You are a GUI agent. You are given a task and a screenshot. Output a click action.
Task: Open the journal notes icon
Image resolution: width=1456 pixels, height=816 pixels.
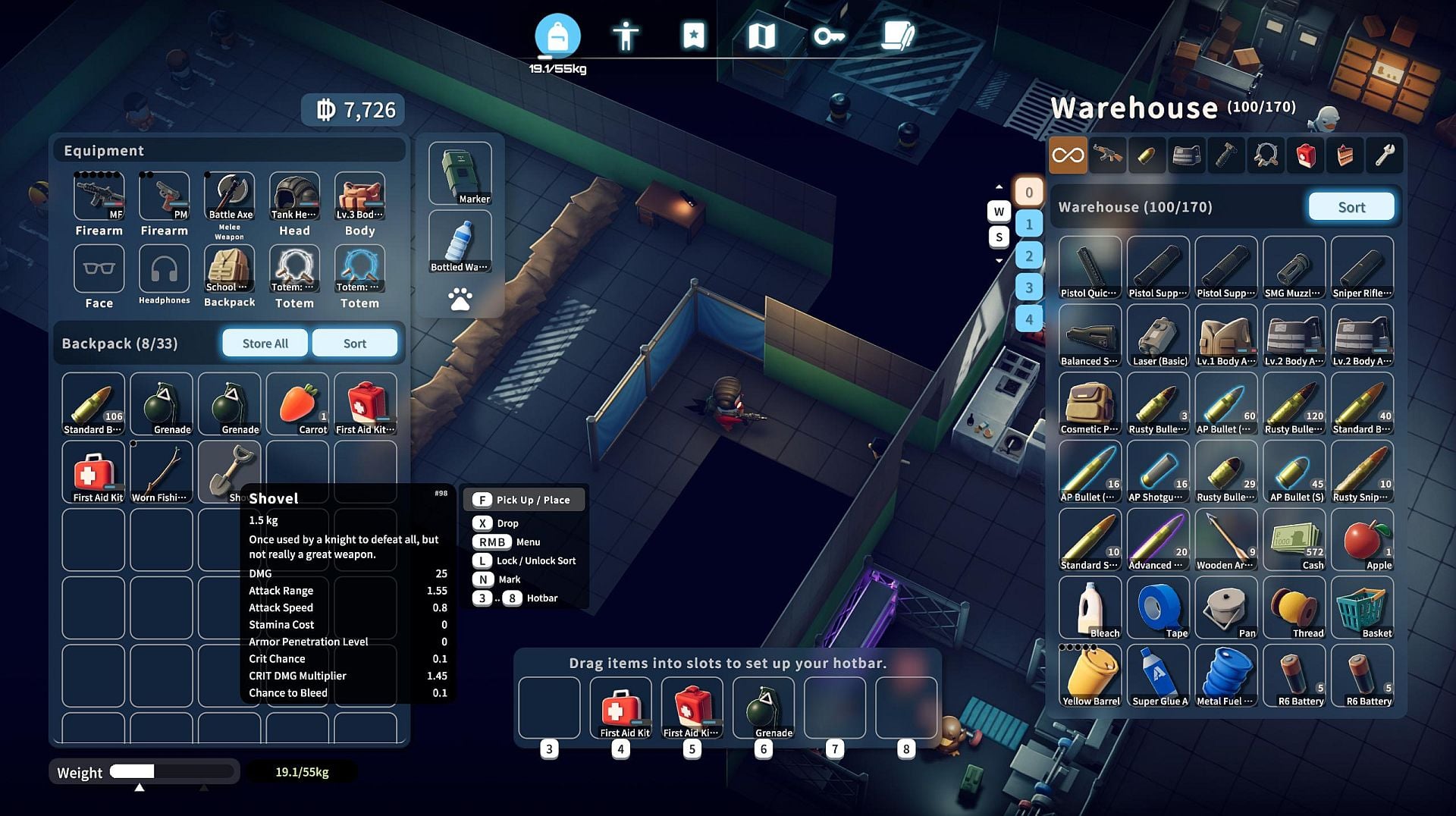point(898,34)
